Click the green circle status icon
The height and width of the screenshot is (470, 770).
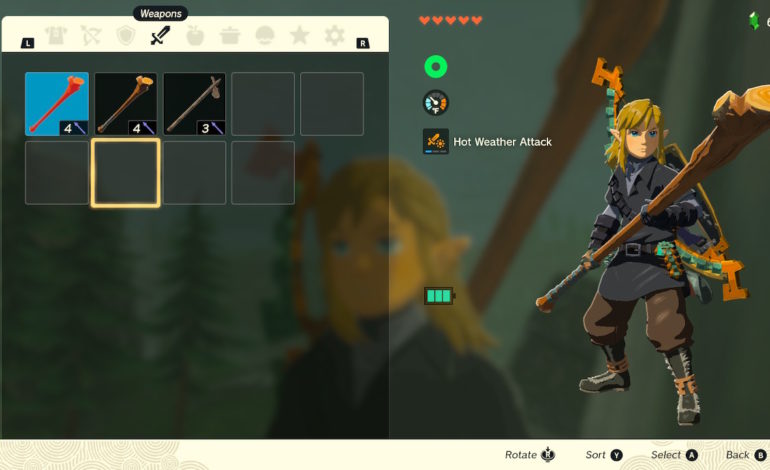coord(435,67)
